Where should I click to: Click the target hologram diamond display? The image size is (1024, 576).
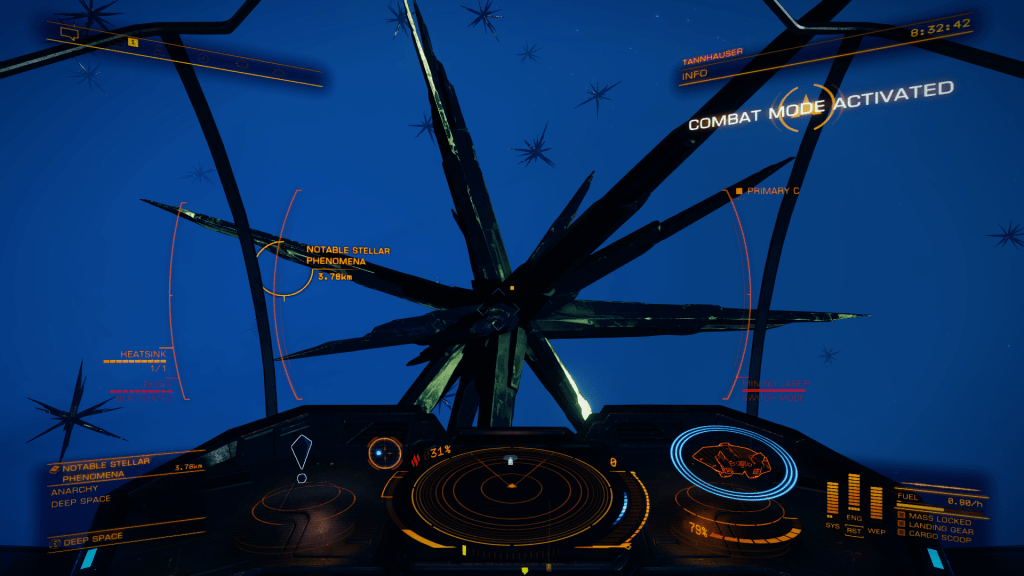301,457
